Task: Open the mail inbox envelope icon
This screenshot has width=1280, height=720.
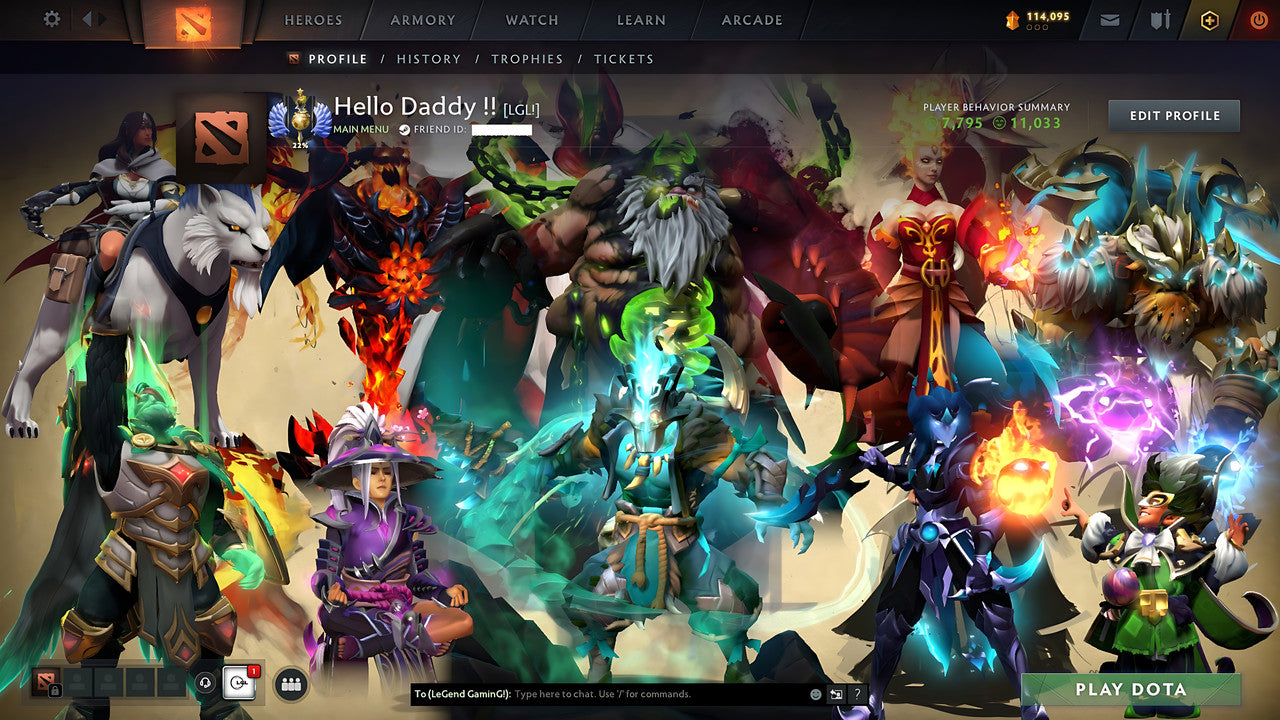Action: pyautogui.click(x=1109, y=19)
